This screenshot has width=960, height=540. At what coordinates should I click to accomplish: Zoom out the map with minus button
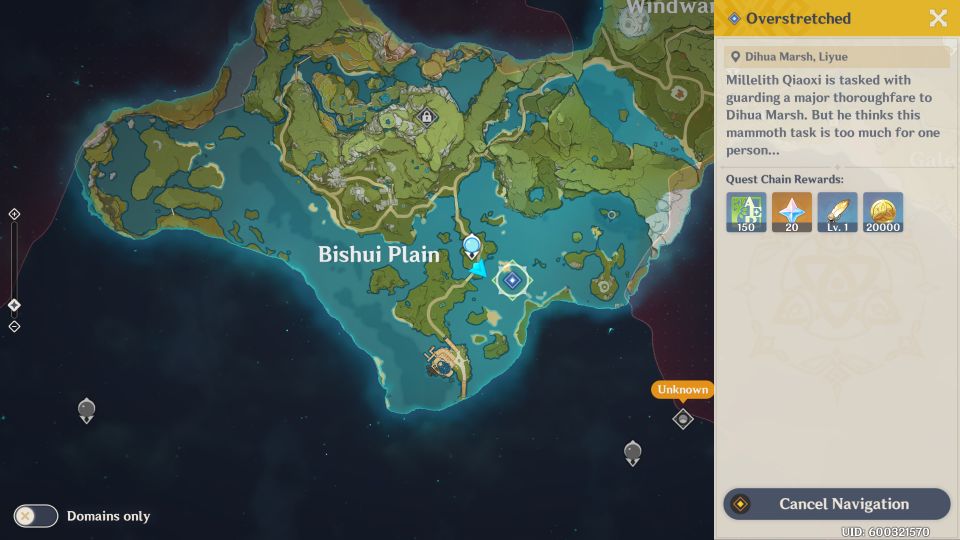point(14,327)
